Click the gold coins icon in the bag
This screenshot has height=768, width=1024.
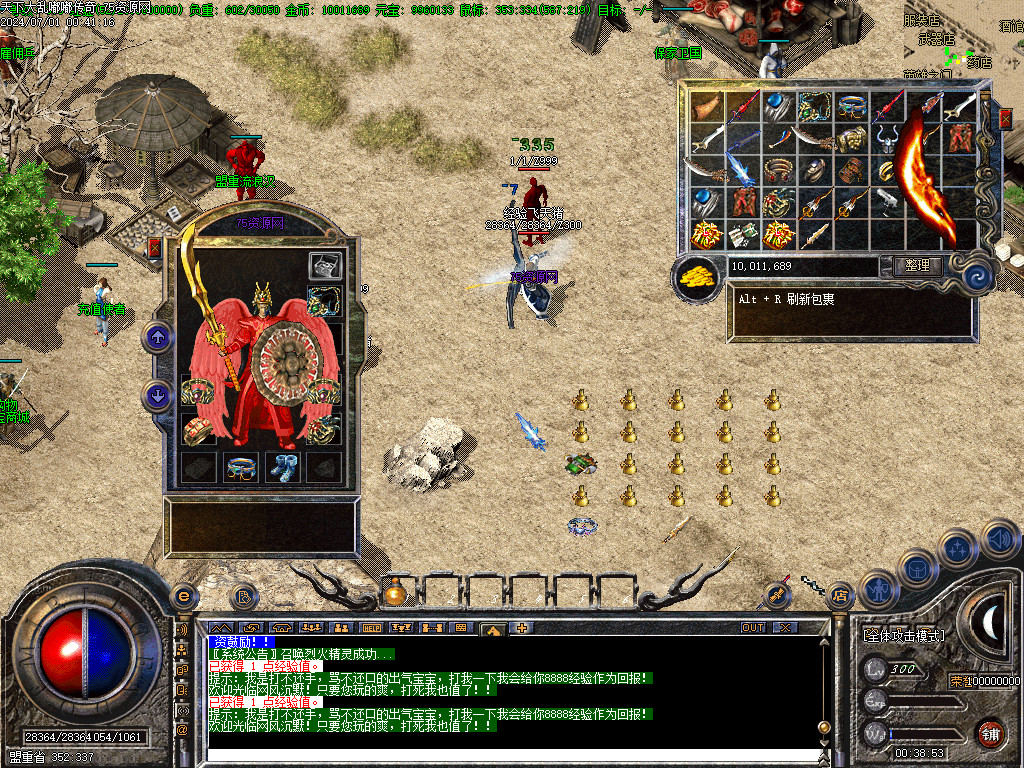697,279
